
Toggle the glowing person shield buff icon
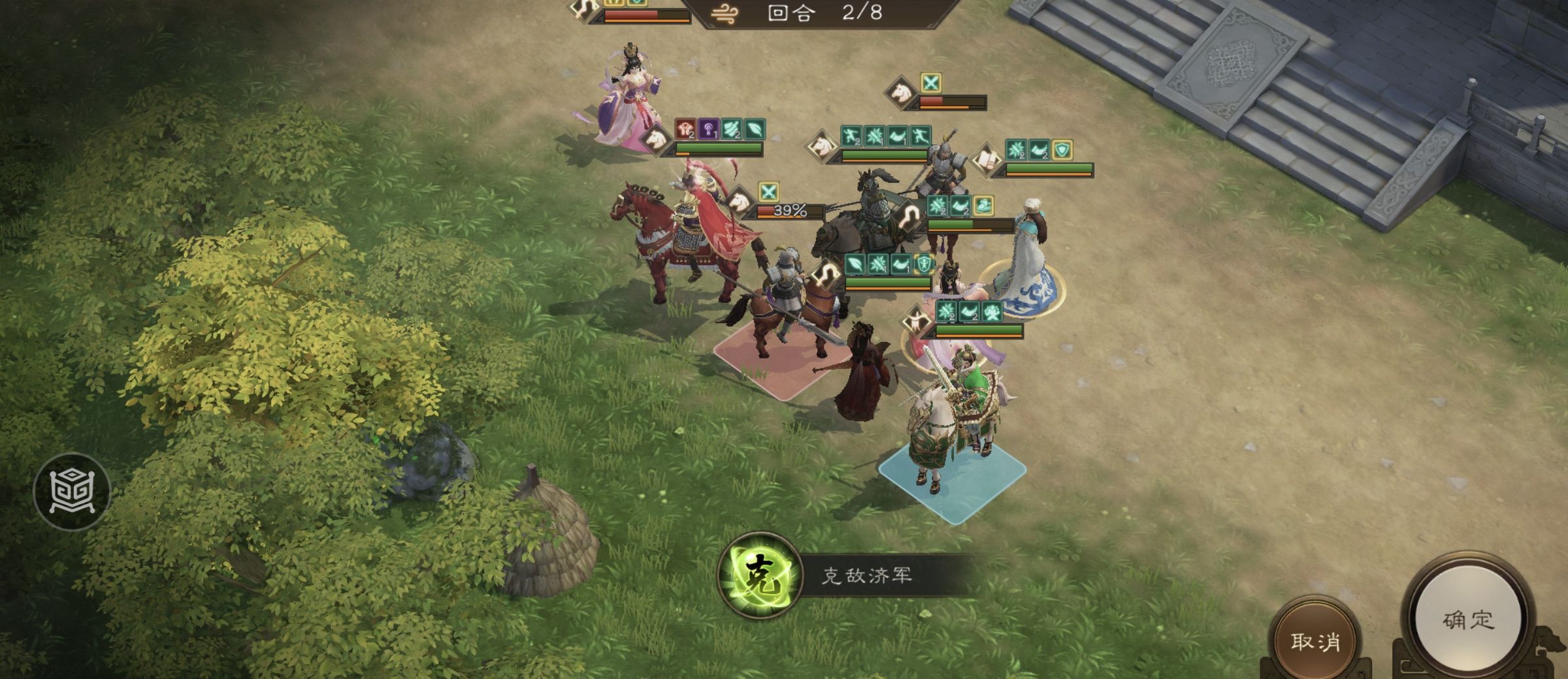tap(924, 265)
